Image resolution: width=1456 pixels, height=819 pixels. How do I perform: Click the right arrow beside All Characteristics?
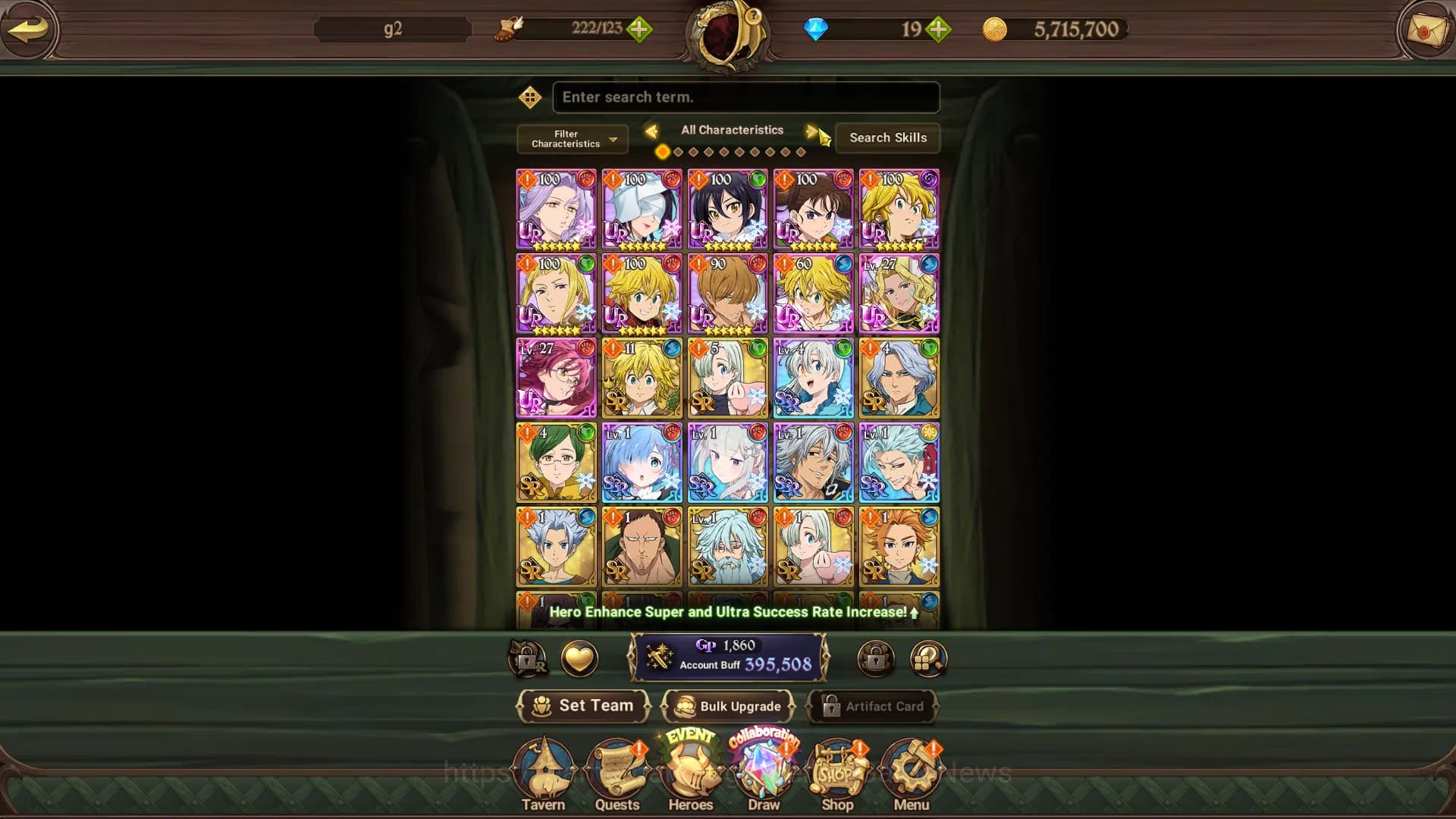811,130
